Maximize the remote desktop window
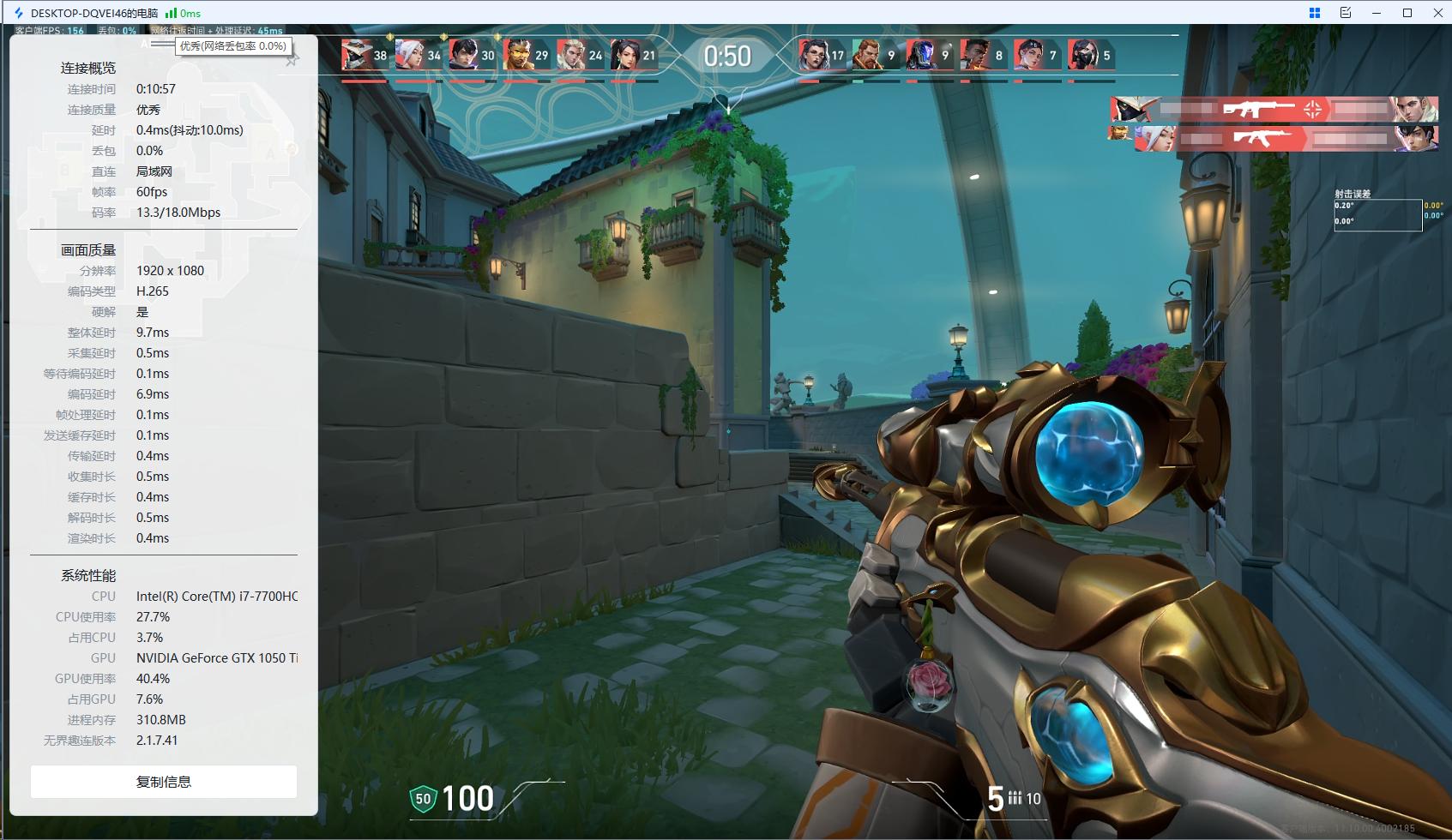This screenshot has height=840, width=1452. [1407, 13]
